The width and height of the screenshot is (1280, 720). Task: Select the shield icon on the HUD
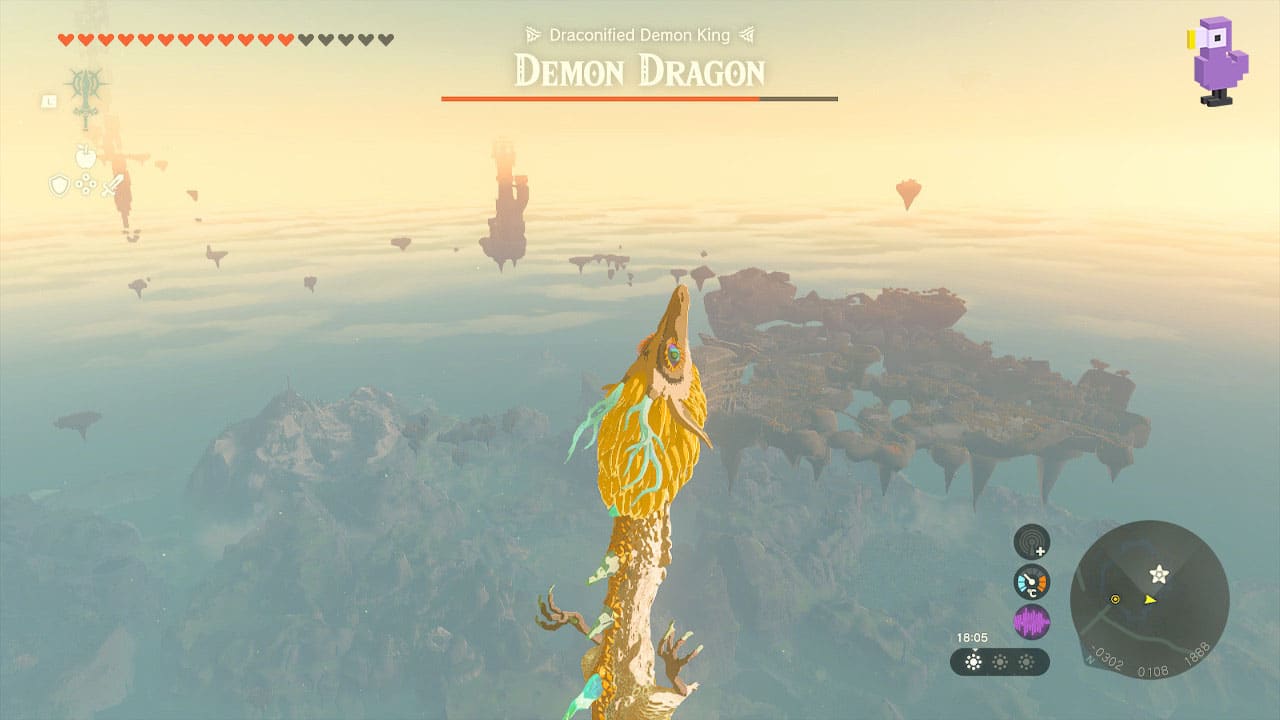59,184
